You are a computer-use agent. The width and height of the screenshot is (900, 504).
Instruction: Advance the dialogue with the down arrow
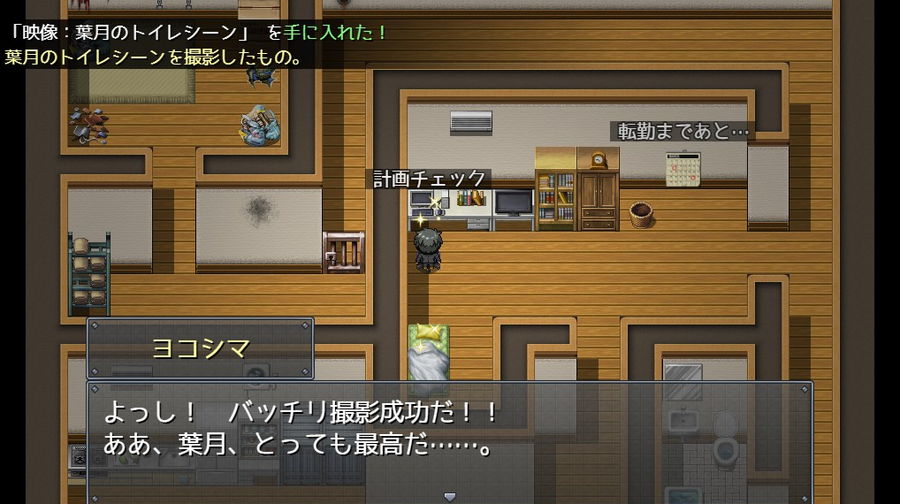tap(449, 496)
